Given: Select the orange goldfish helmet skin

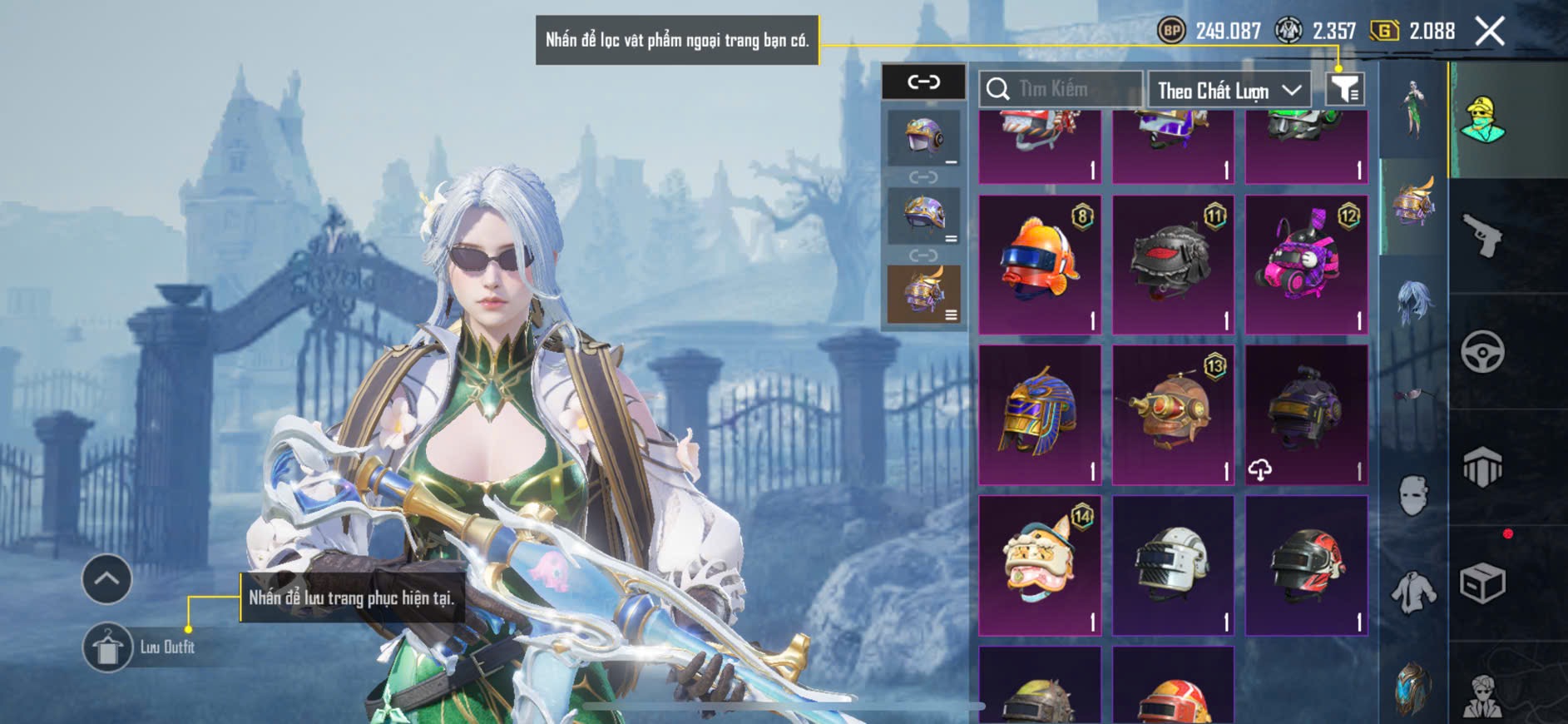Looking at the screenshot, I should pos(1040,265).
